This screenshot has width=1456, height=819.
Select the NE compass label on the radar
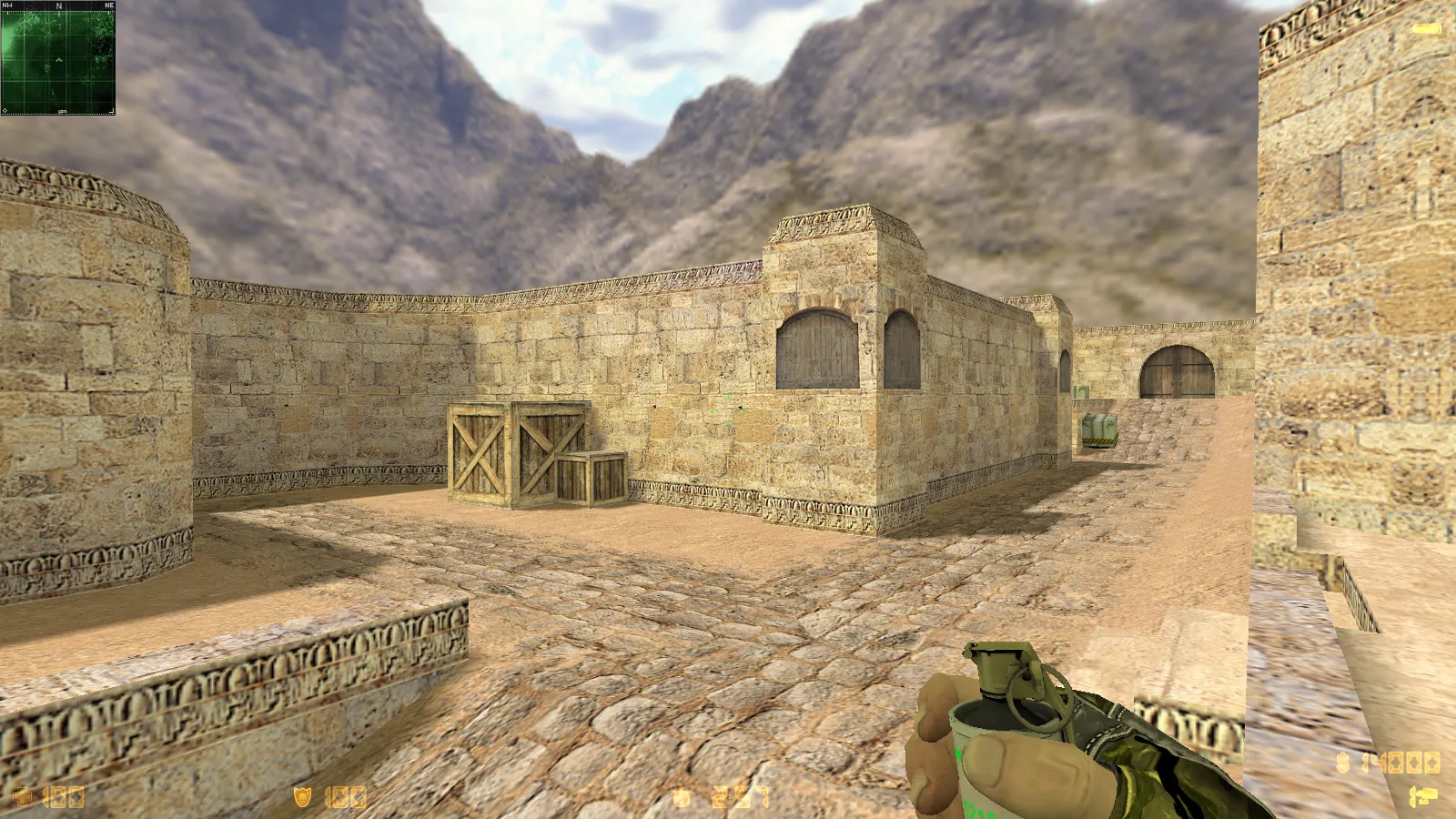tap(110, 6)
